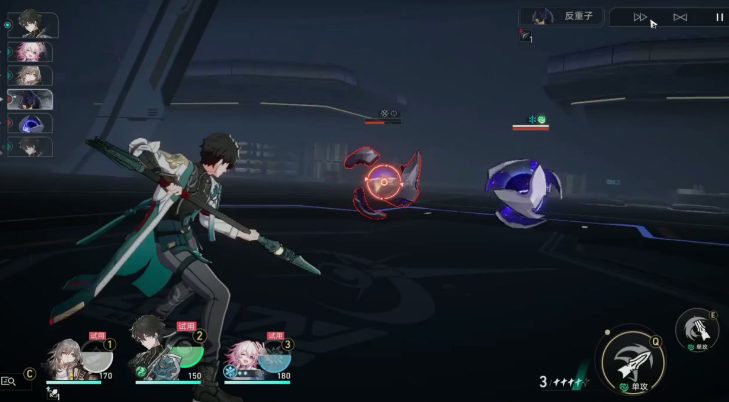Toggle the double-speed battle button
Screen dimensions: 729x402
(x=641, y=17)
